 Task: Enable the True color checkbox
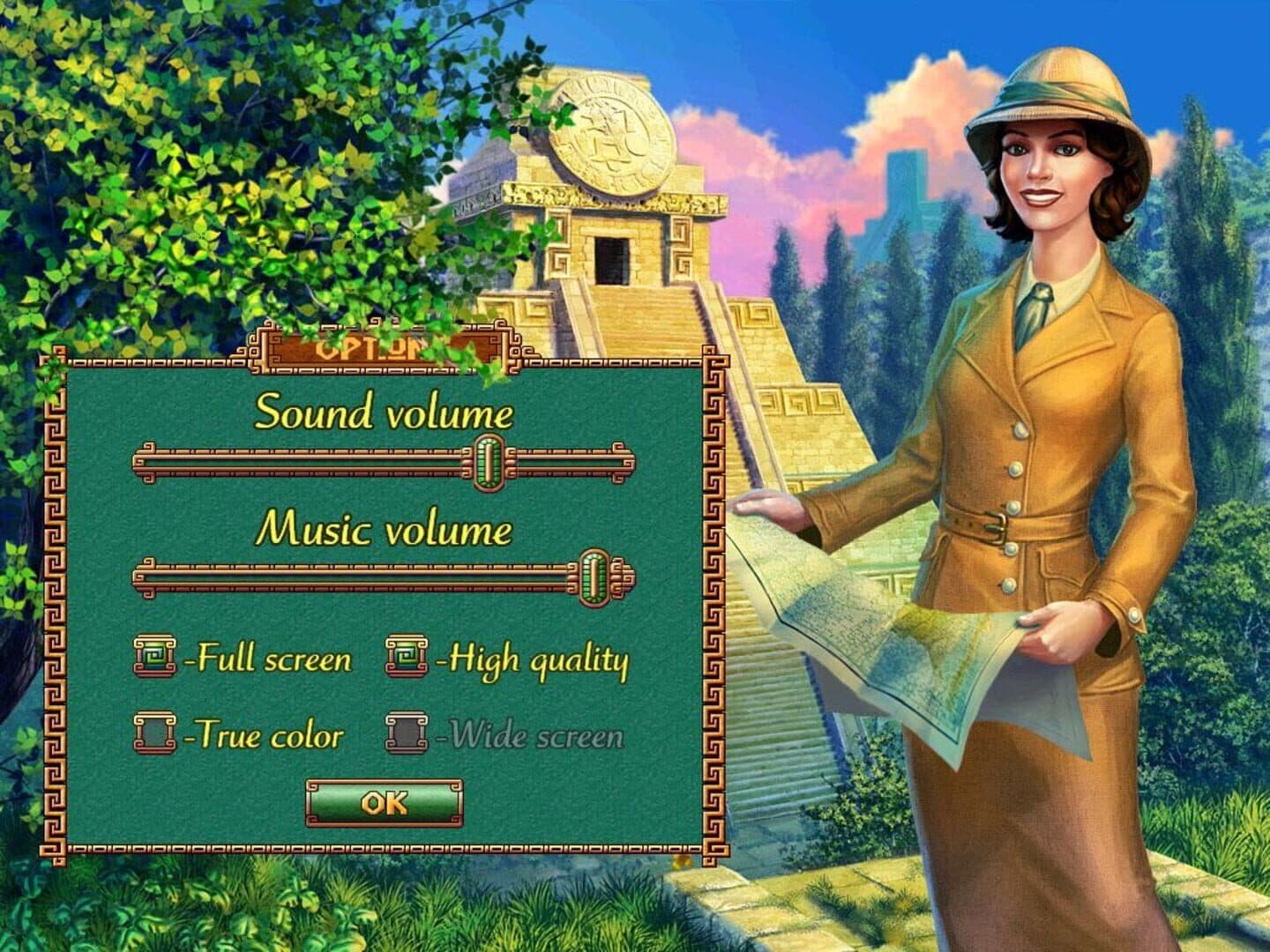pyautogui.click(x=154, y=733)
